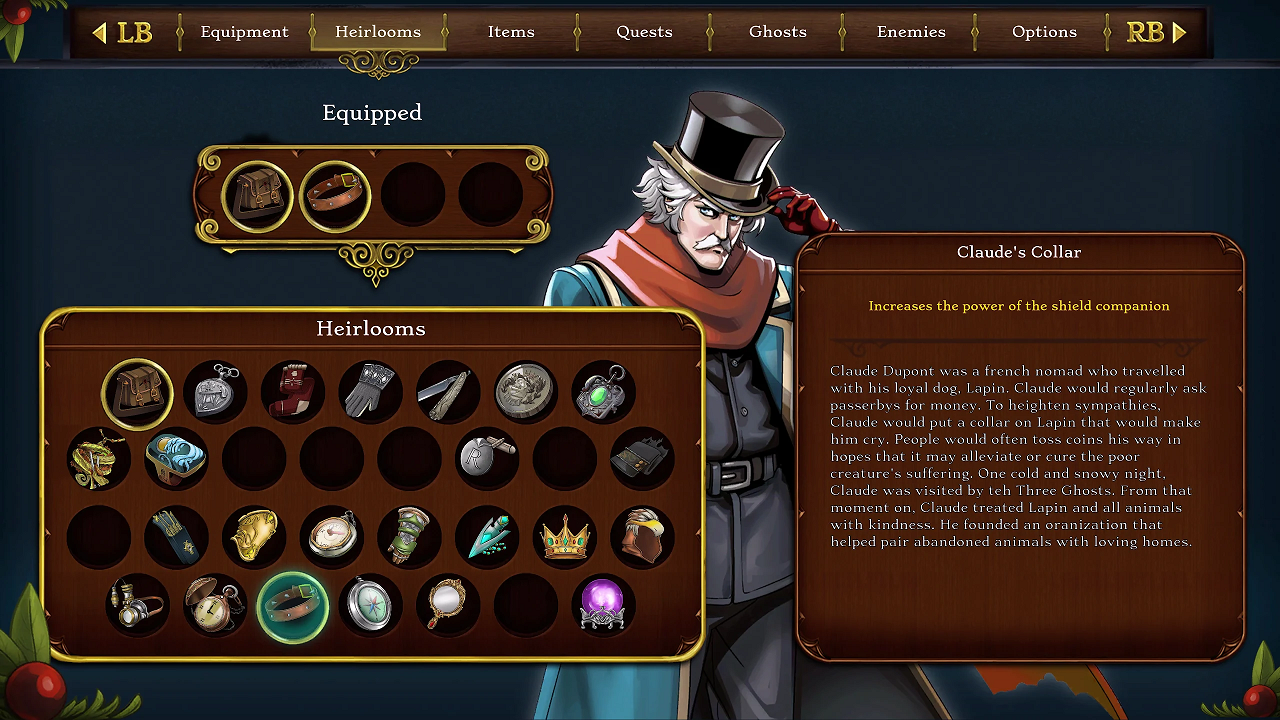Switch to the Equipment tab
This screenshot has width=1280, height=720.
coord(244,32)
